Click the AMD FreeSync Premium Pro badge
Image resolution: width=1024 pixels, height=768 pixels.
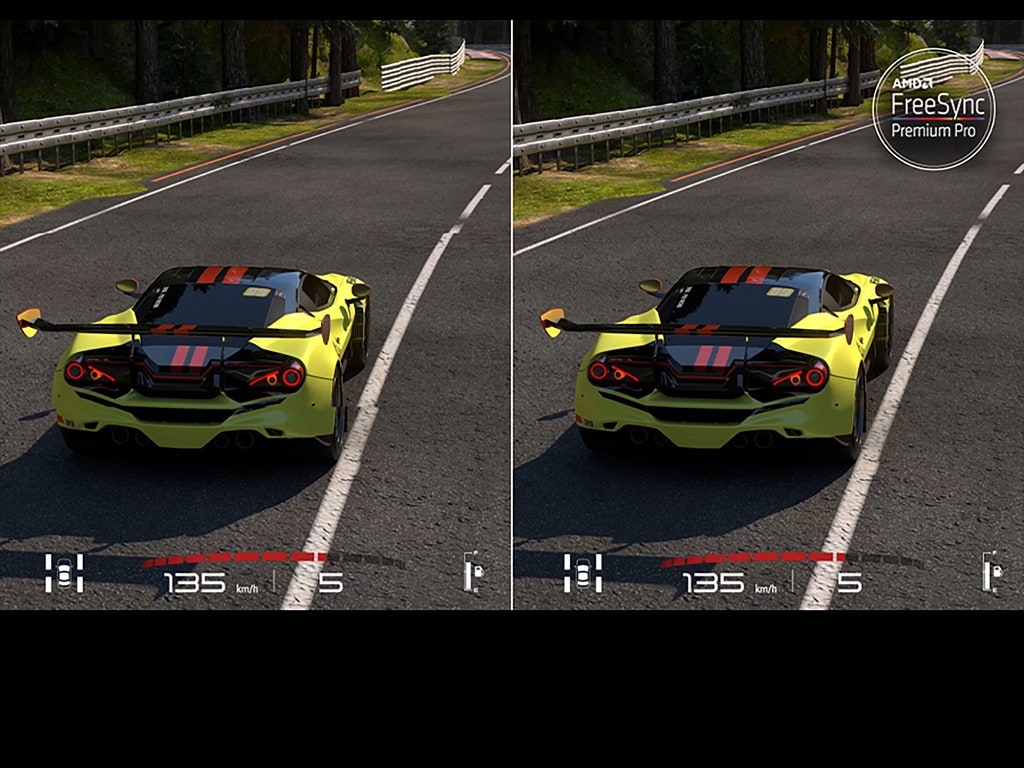click(933, 109)
